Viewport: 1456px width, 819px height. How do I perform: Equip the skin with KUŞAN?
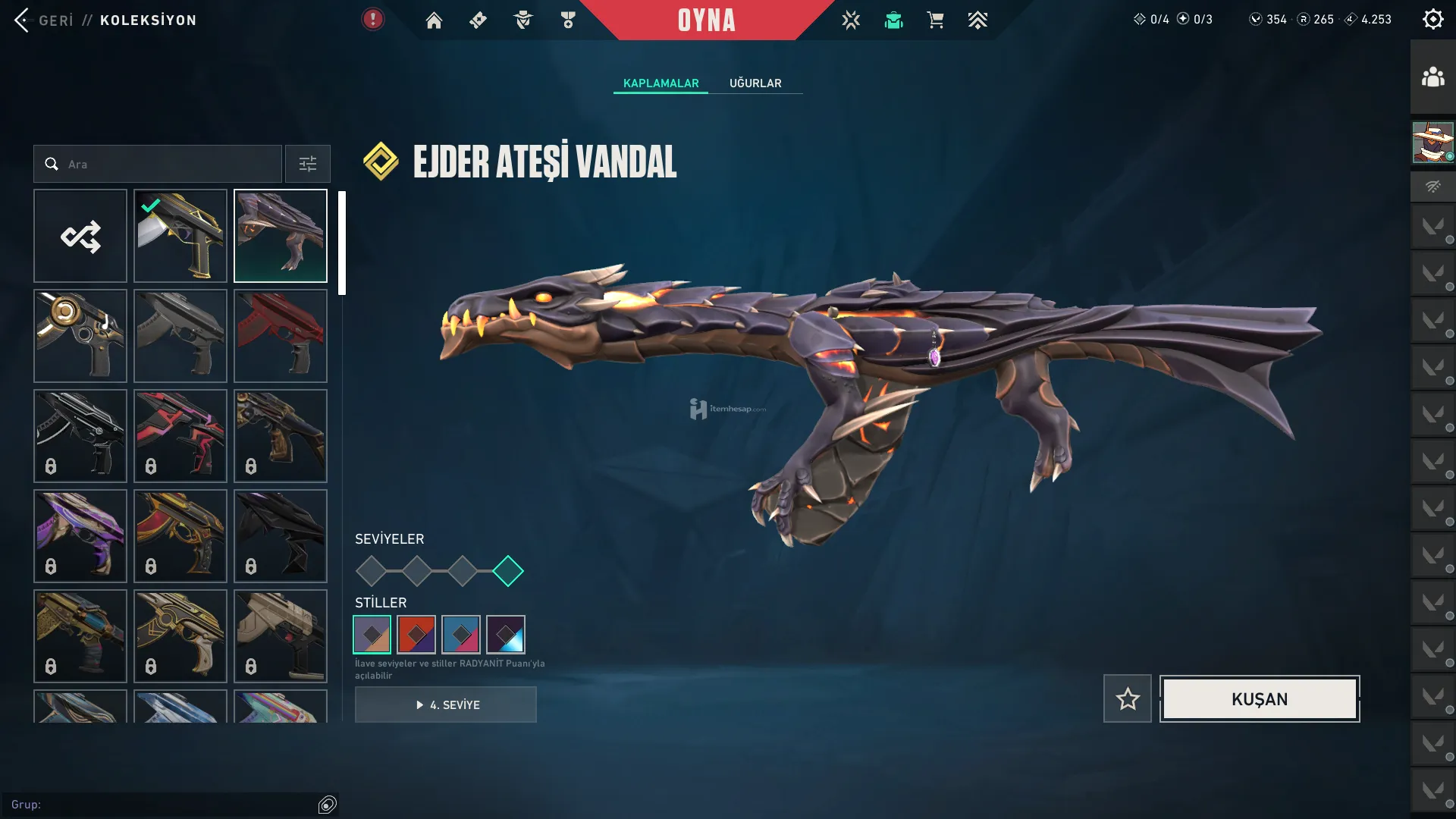point(1260,699)
